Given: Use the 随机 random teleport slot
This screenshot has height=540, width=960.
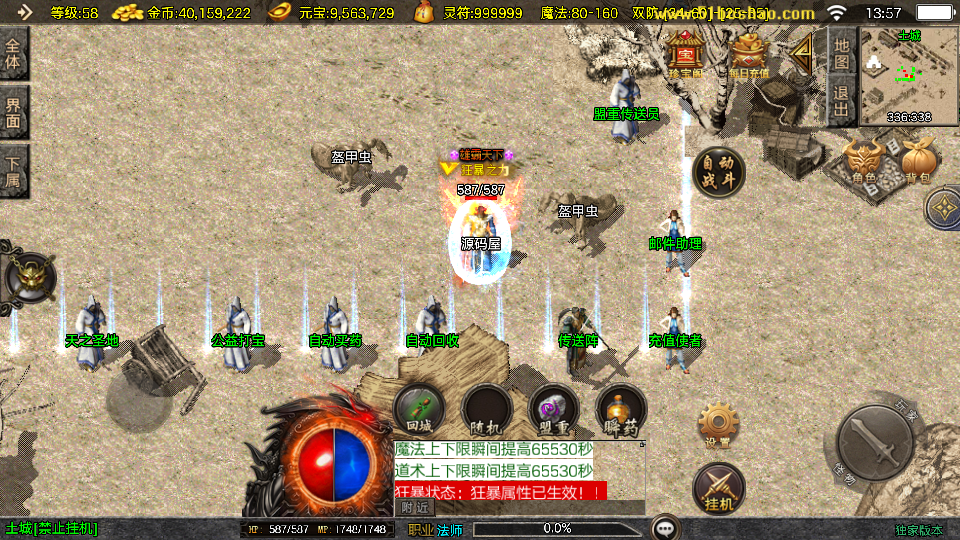Looking at the screenshot, I should [487, 409].
